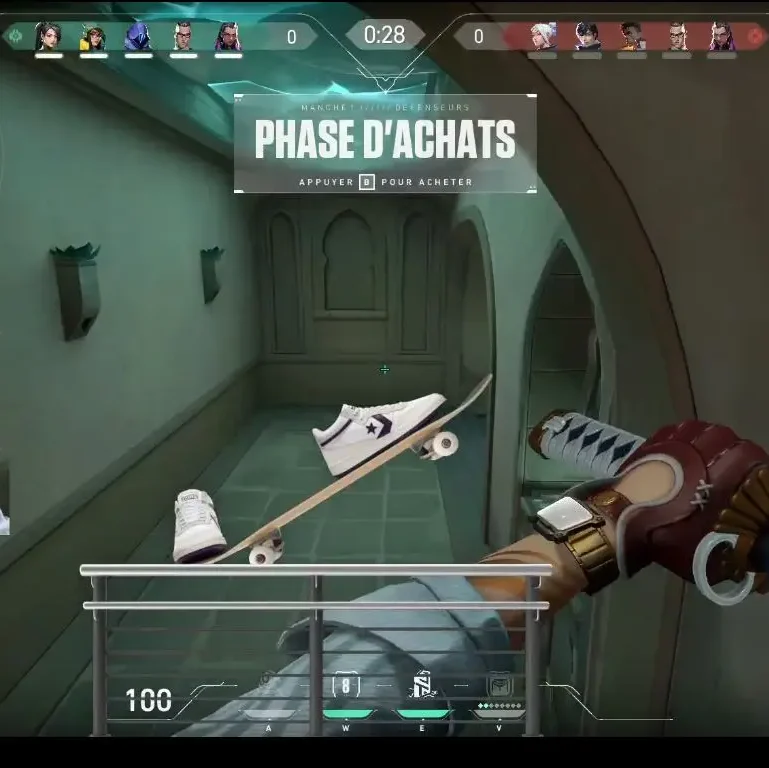Click the orange-toned agent portrait on red team
This screenshot has height=768, width=769.
click(x=632, y=37)
